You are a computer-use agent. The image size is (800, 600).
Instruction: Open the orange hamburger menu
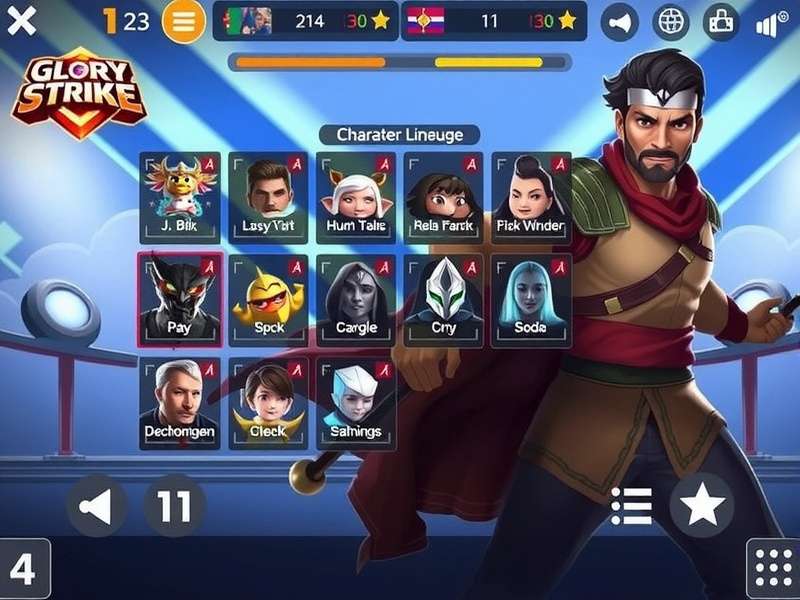point(182,21)
